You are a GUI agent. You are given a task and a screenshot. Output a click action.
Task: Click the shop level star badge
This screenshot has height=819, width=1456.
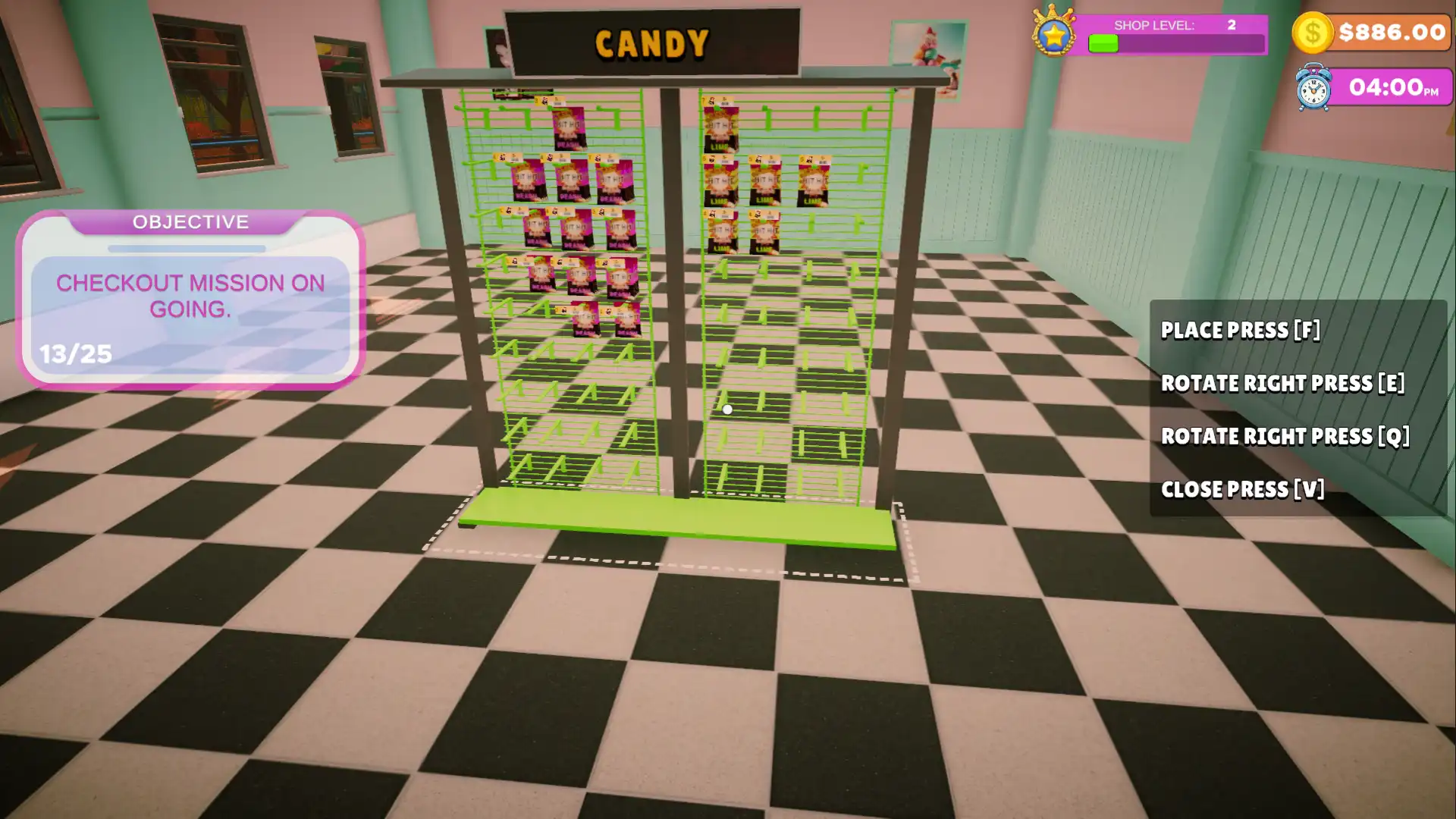(x=1053, y=33)
